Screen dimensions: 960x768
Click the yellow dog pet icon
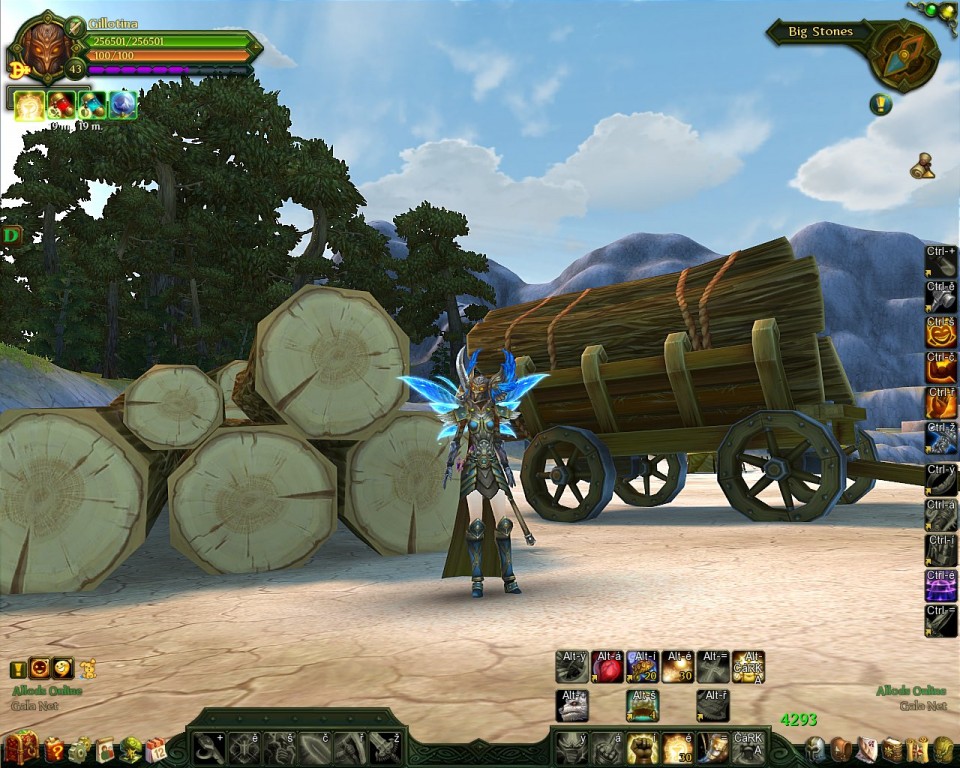click(87, 668)
